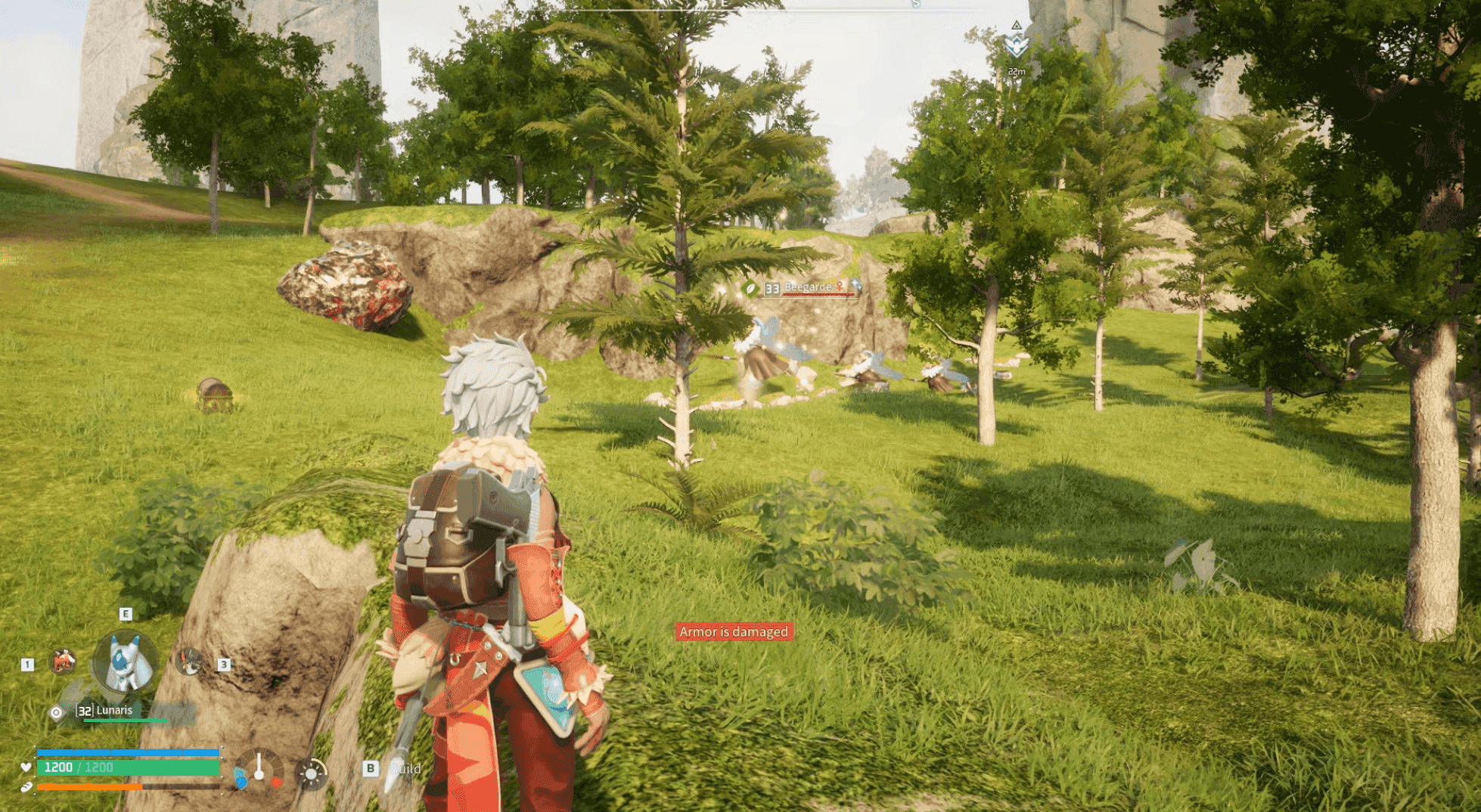Click the leaf element icon beside Beegarde
Viewport: 1481px width, 812px height.
750,288
